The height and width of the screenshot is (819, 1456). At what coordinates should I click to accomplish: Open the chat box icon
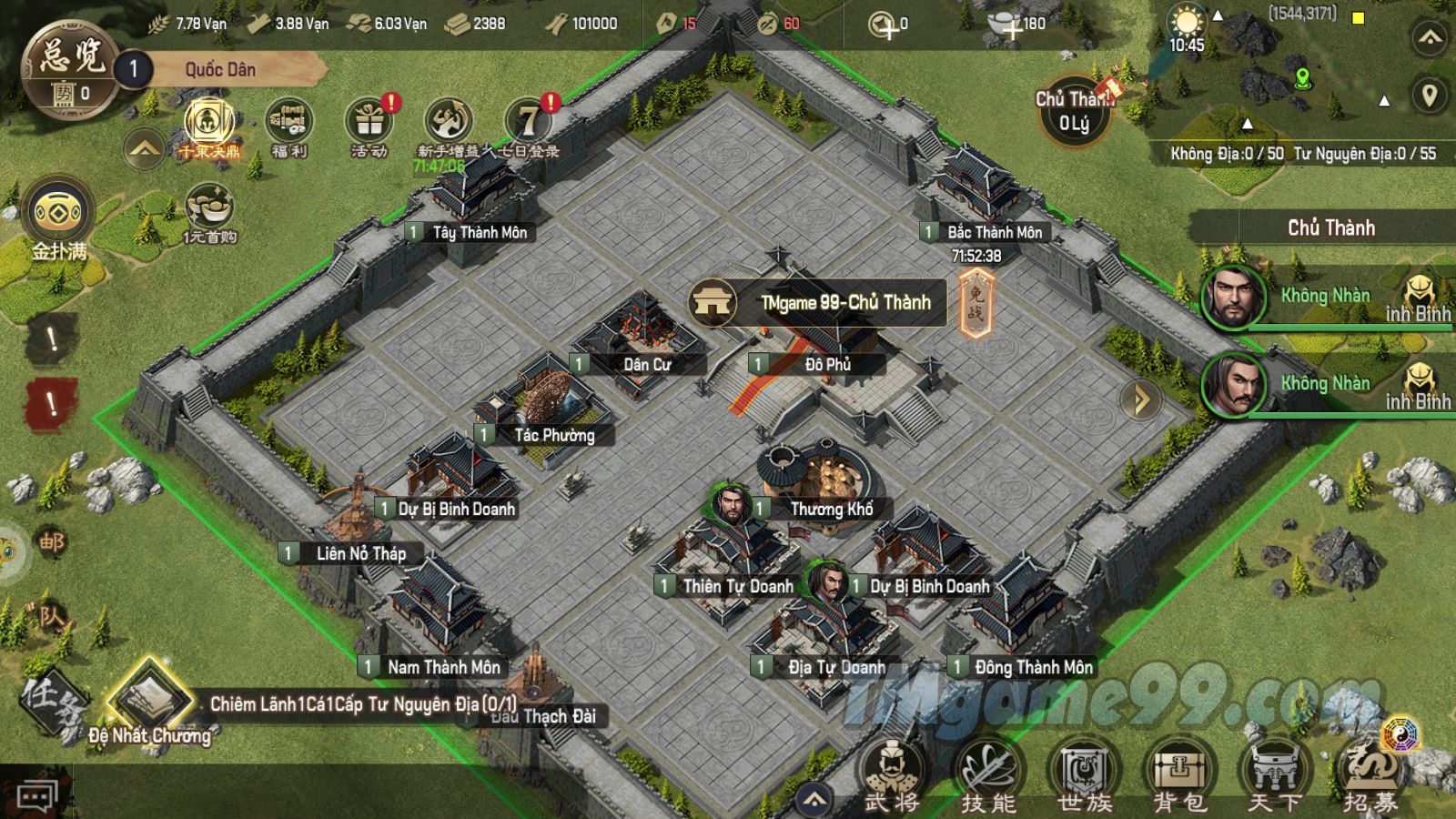36,798
